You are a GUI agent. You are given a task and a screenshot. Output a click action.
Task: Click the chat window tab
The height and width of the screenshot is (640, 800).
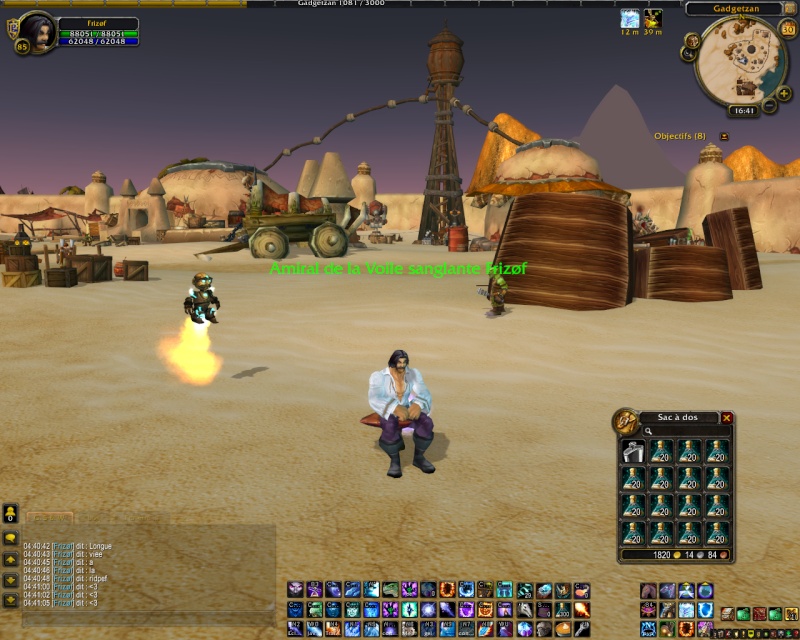(x=49, y=518)
